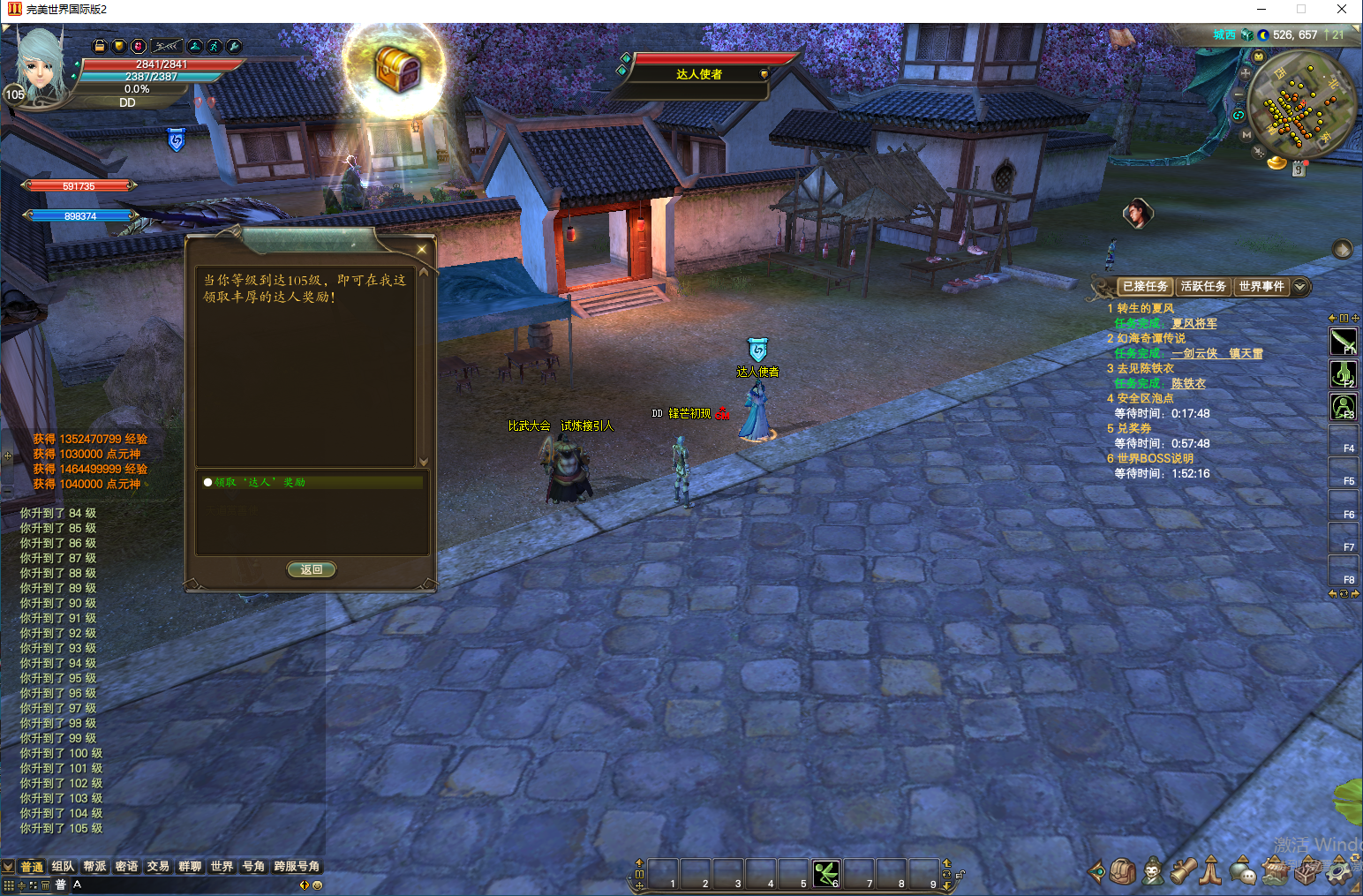Click the 返回 button in the dialog
Viewport: 1363px width, 896px height.
tap(312, 569)
